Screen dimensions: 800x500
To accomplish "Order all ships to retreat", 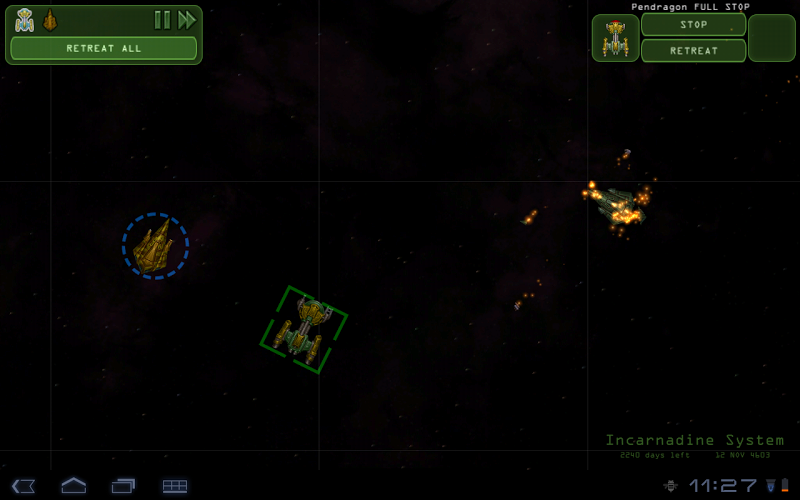I will 104,48.
